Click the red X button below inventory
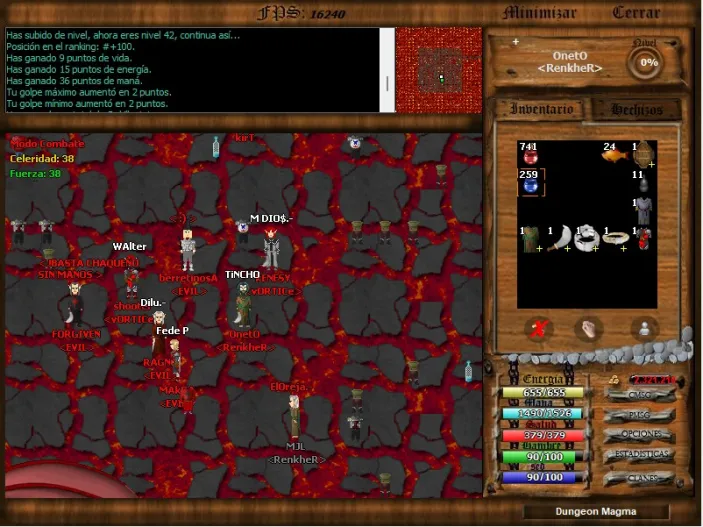Image resolution: width=703 pixels, height=527 pixels. pos(538,327)
